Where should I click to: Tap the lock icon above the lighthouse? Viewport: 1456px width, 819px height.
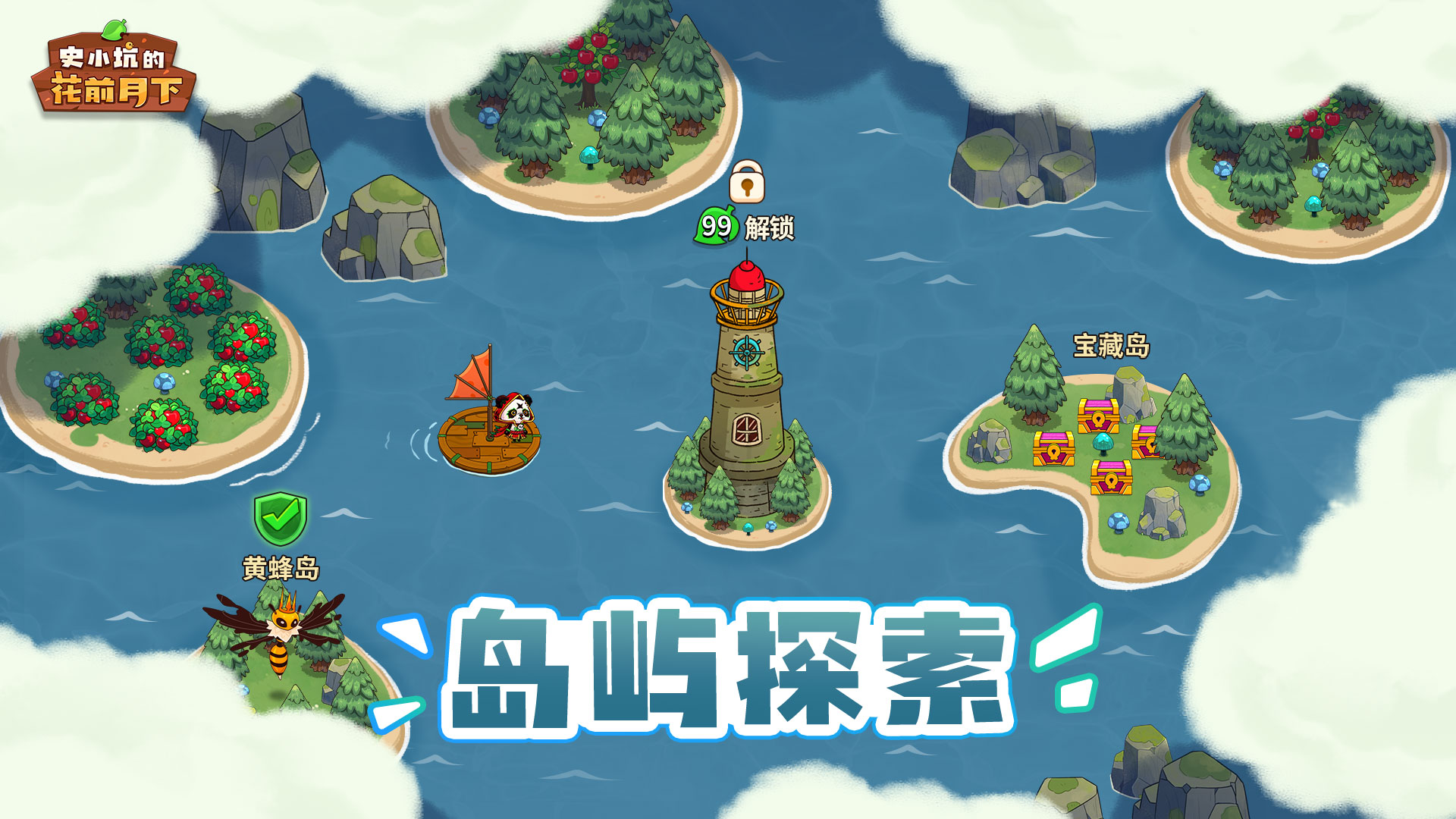tap(747, 182)
